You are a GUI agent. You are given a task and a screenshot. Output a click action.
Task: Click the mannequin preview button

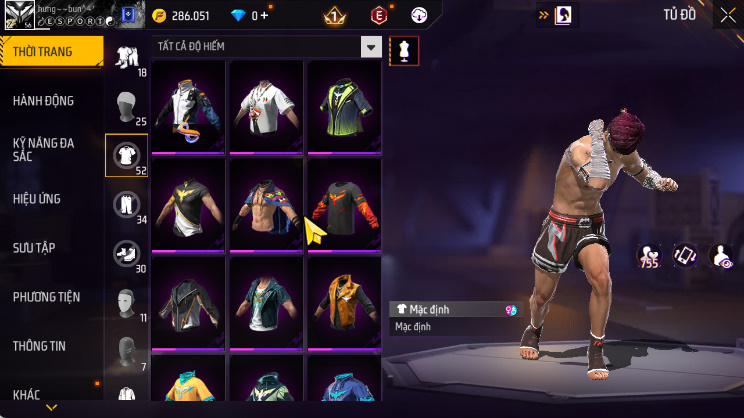(x=405, y=50)
